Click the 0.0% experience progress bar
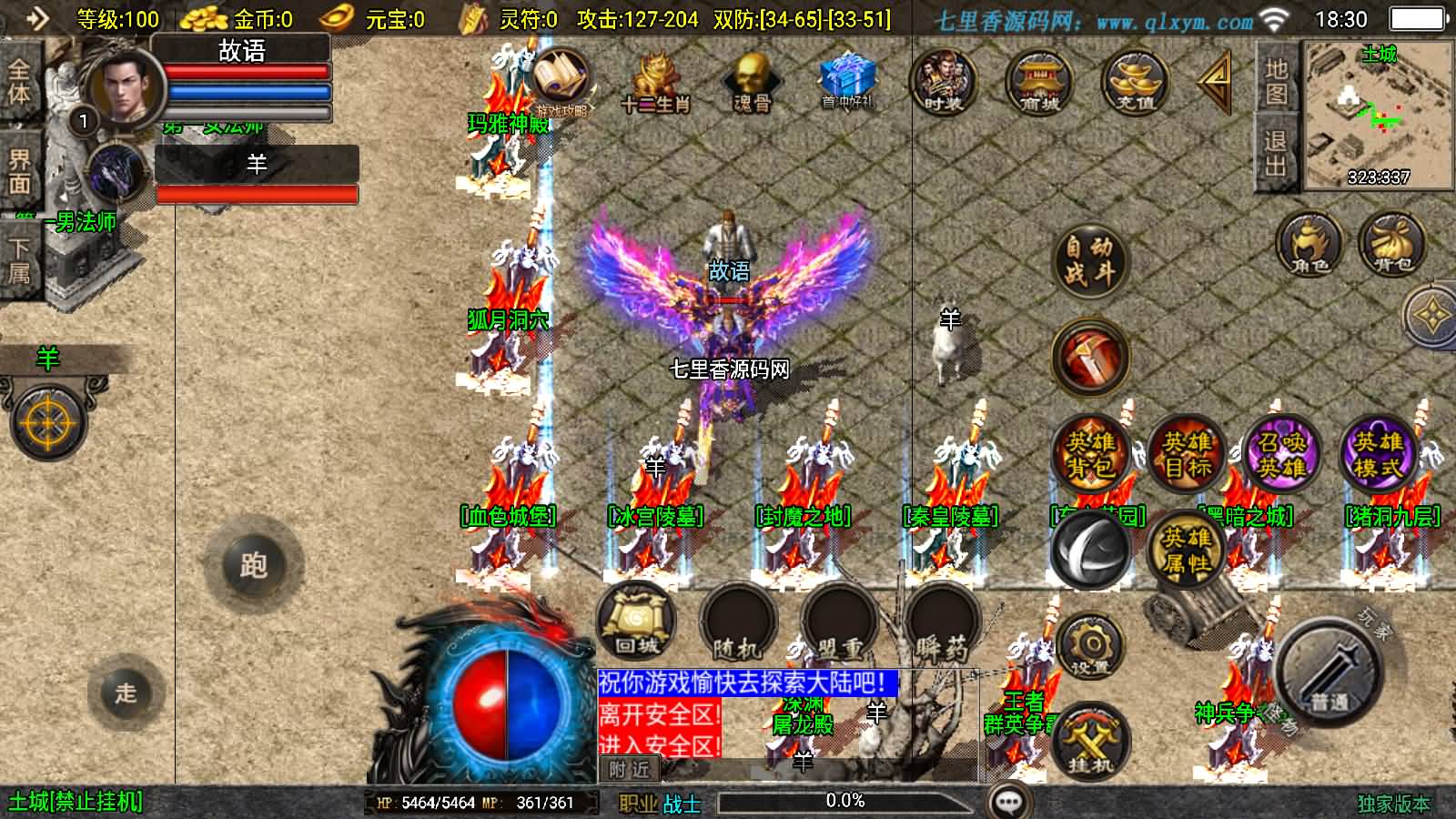This screenshot has width=1456, height=819. 846,802
